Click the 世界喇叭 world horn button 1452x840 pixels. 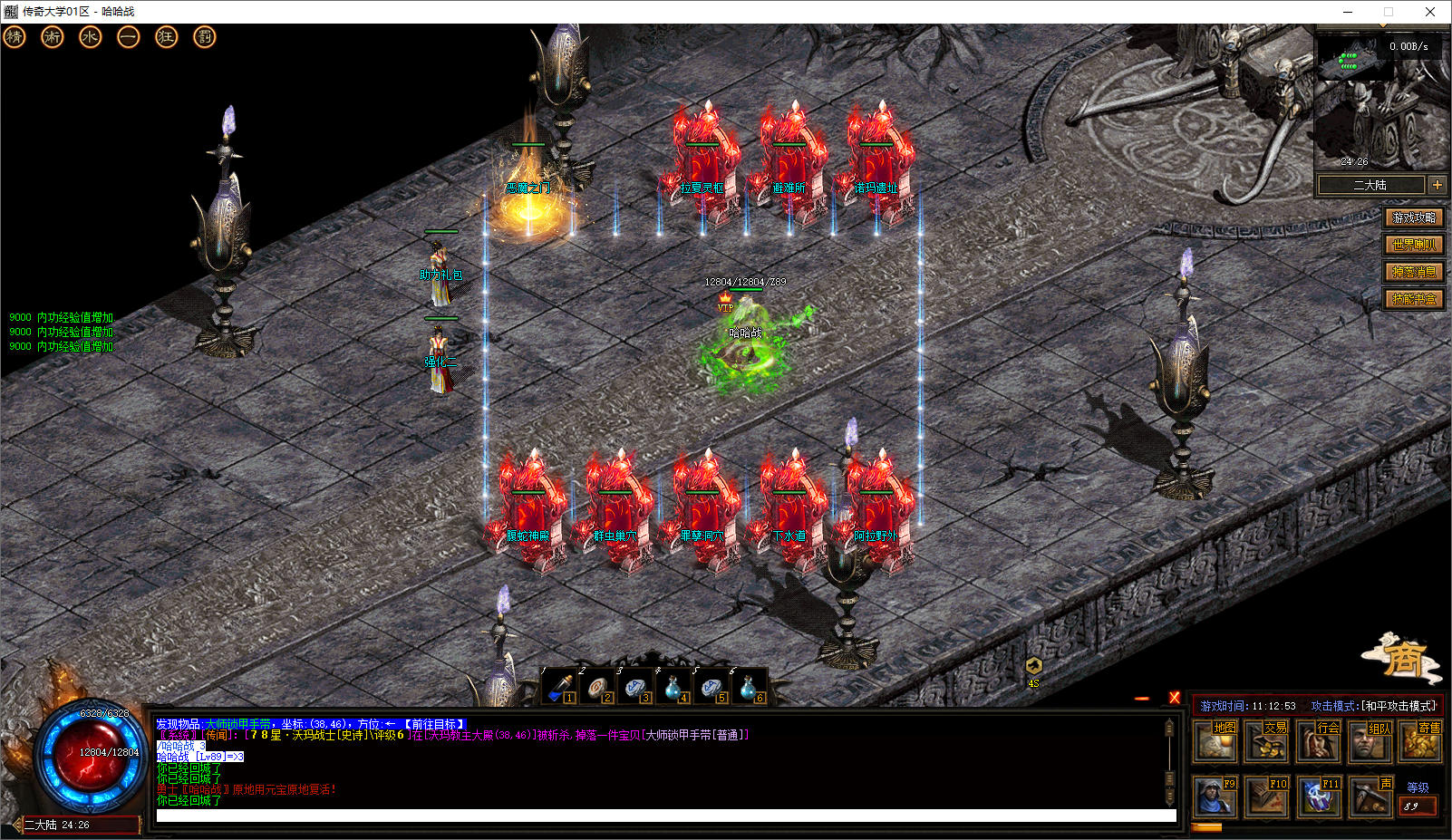click(x=1414, y=245)
